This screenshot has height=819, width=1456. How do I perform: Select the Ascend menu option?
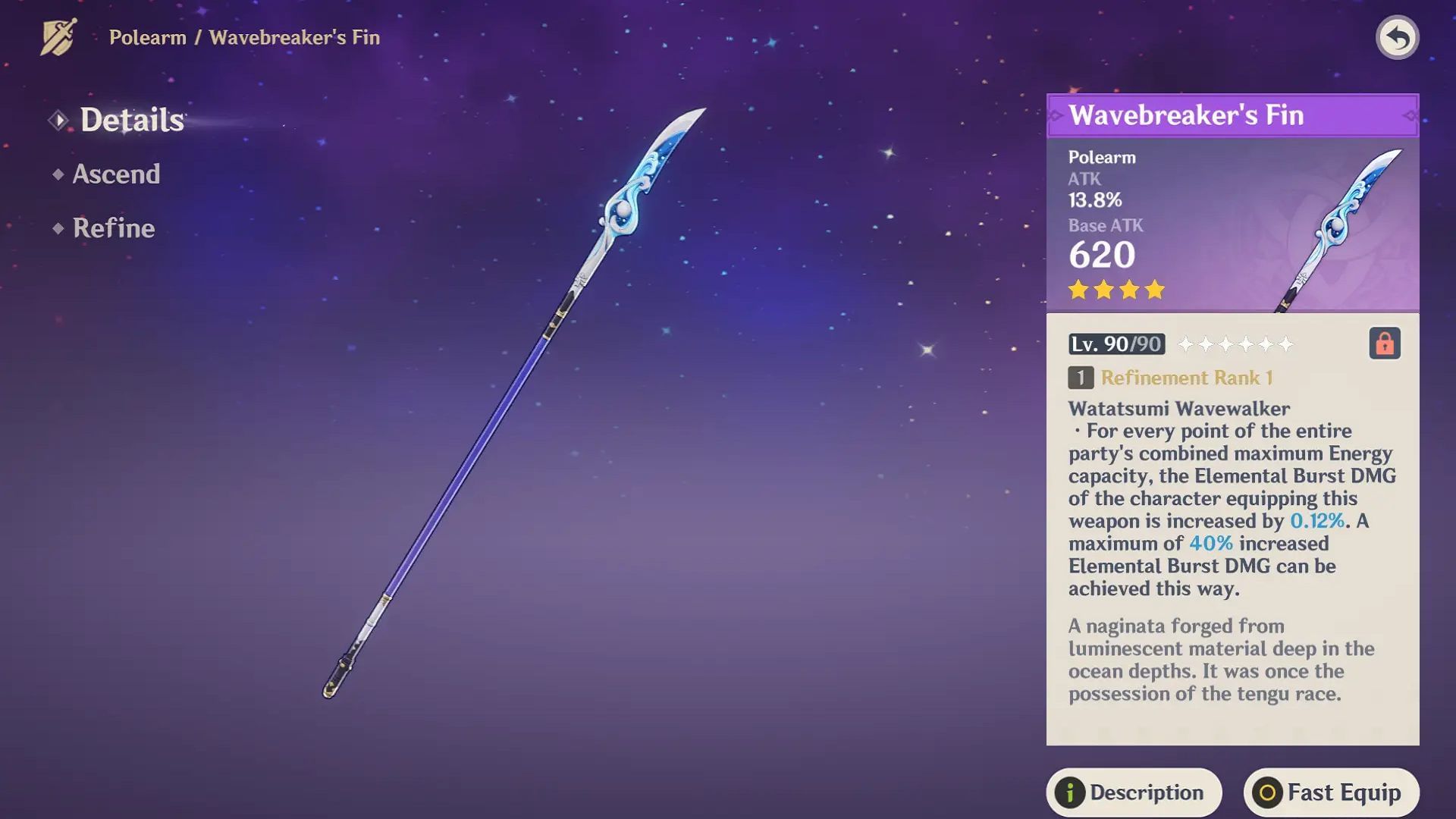[115, 174]
